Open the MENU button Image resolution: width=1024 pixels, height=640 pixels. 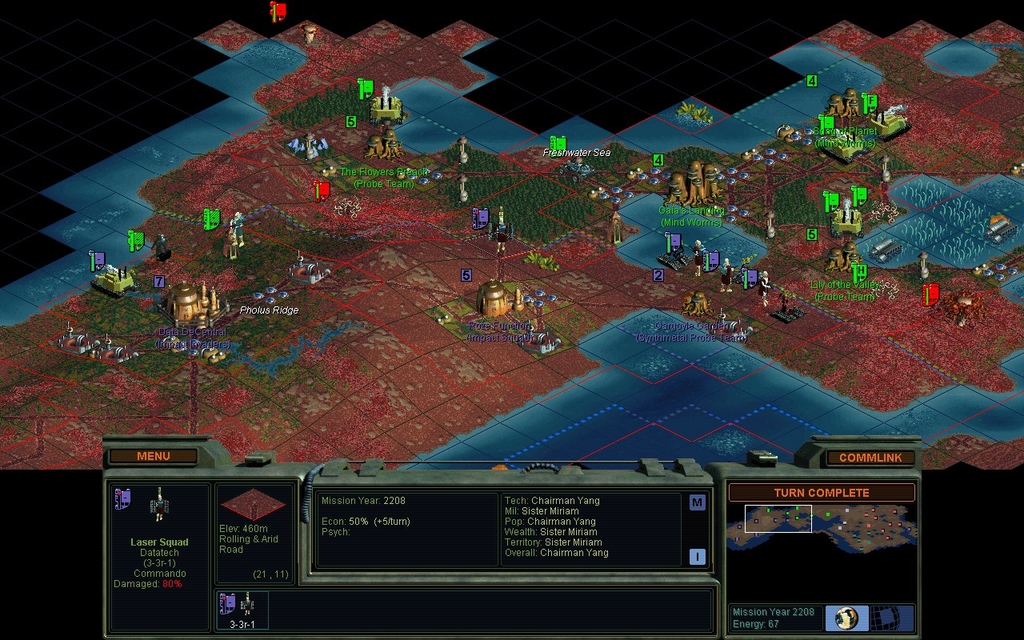point(153,457)
